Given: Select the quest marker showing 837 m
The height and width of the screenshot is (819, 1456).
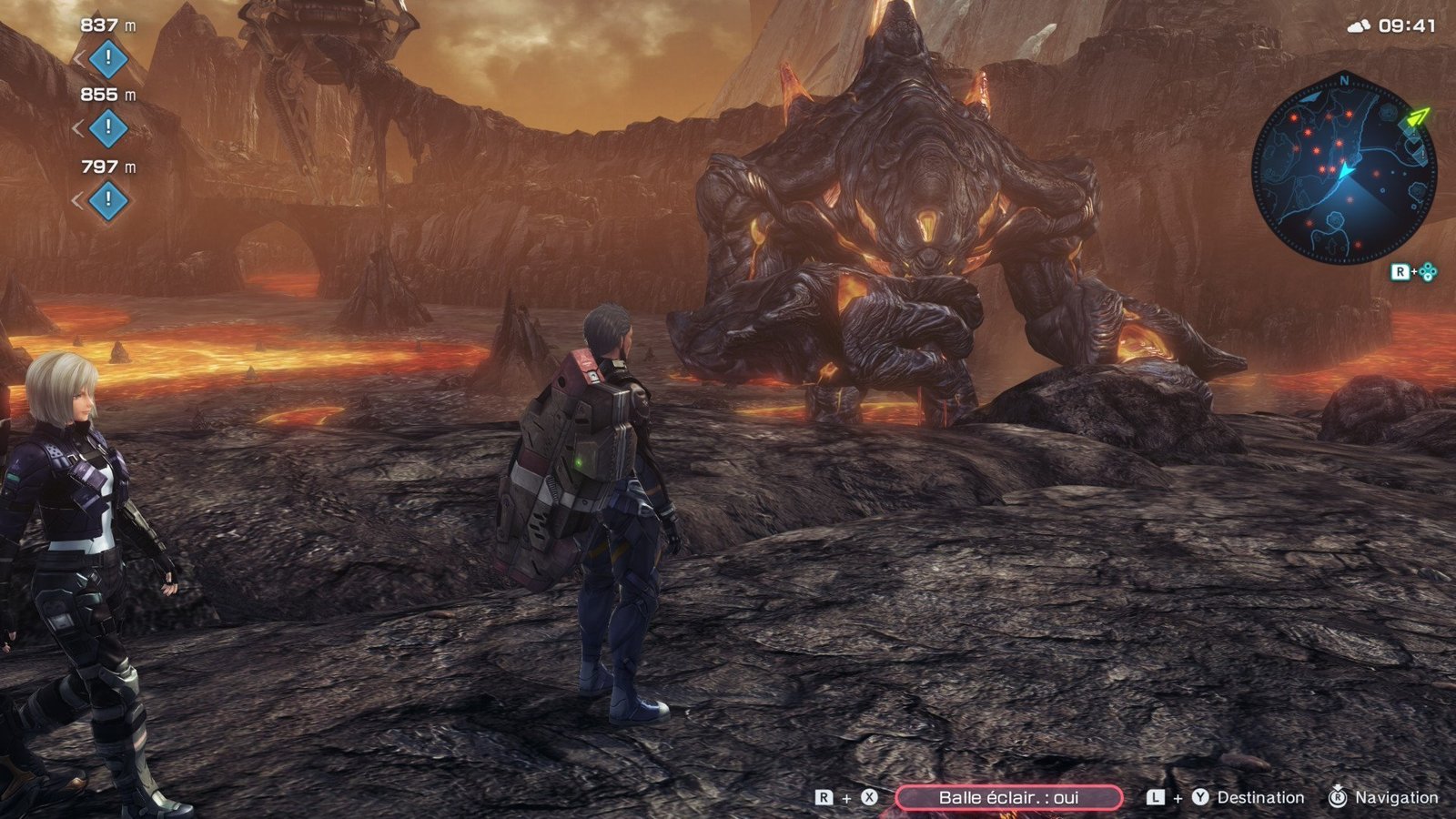Looking at the screenshot, I should [x=107, y=59].
